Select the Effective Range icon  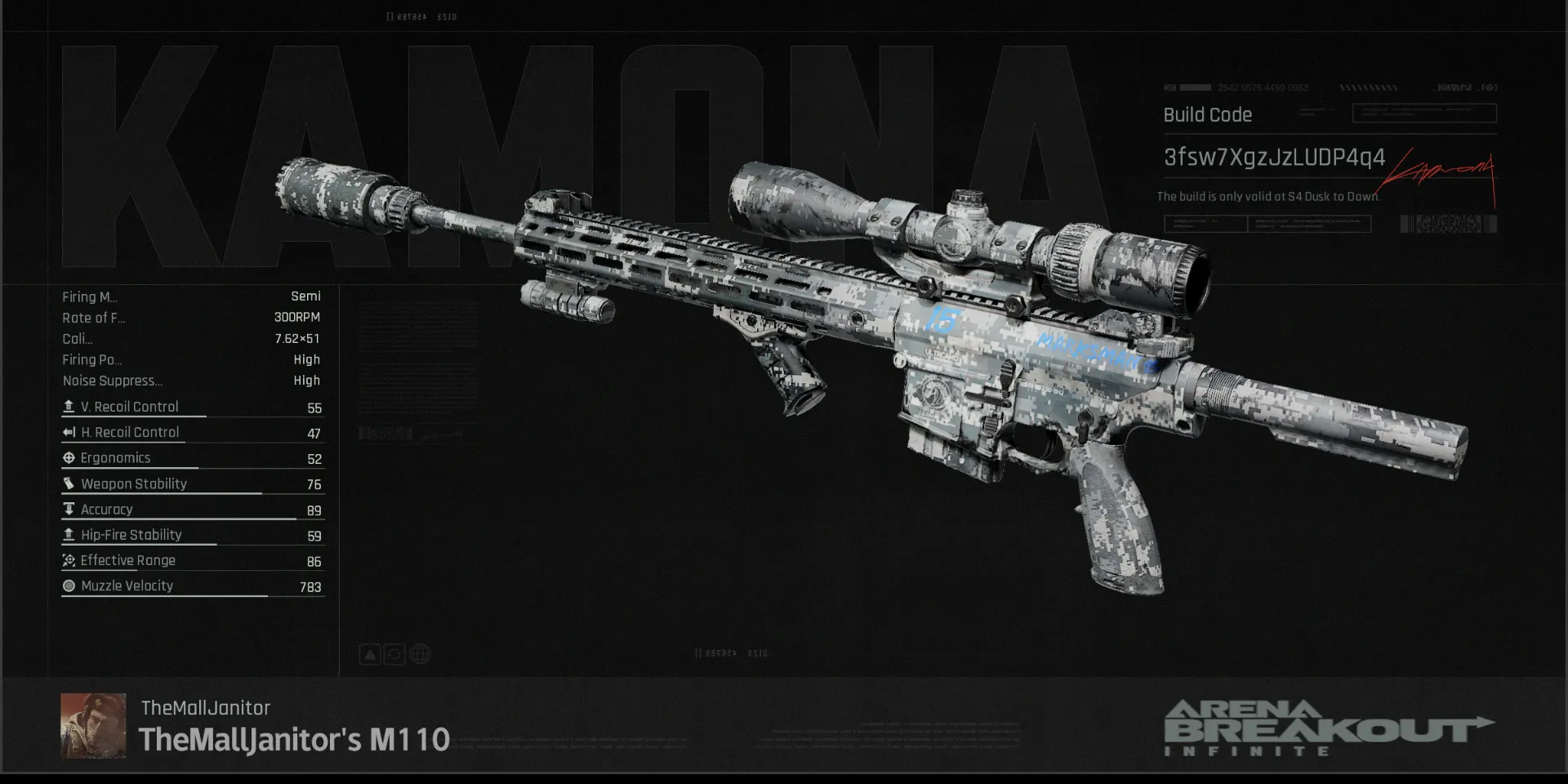(69, 560)
